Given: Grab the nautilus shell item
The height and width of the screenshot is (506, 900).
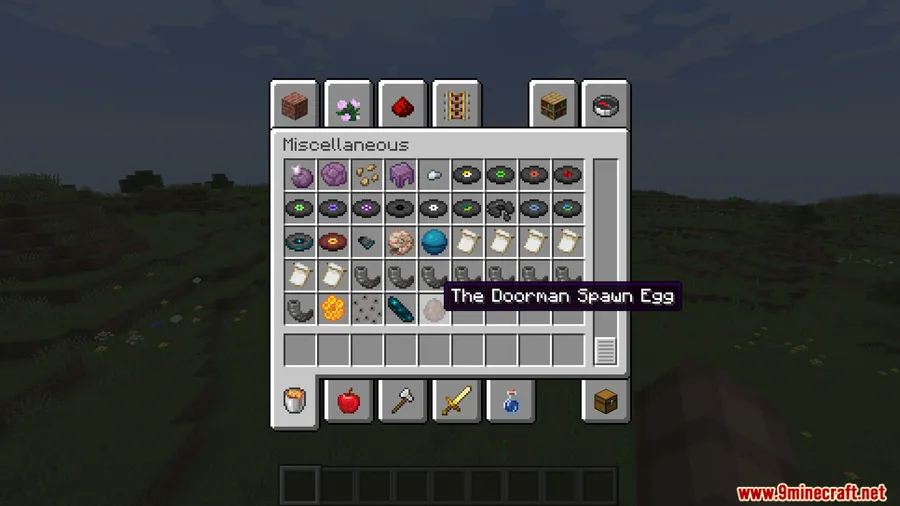Looking at the screenshot, I should [401, 242].
